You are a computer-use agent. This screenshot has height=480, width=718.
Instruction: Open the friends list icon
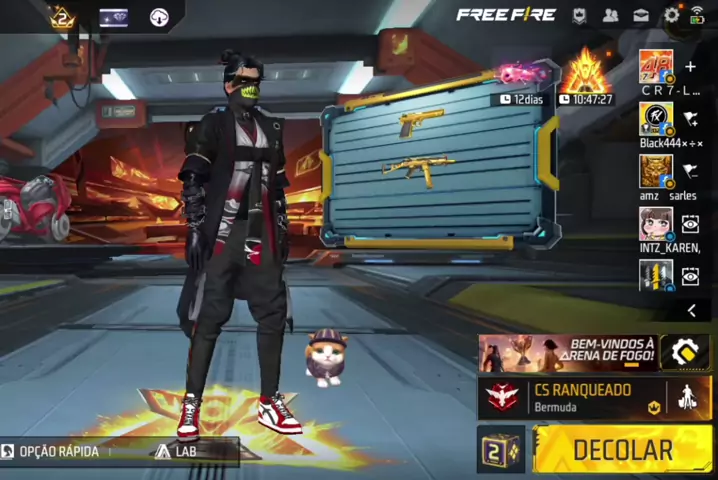point(610,15)
